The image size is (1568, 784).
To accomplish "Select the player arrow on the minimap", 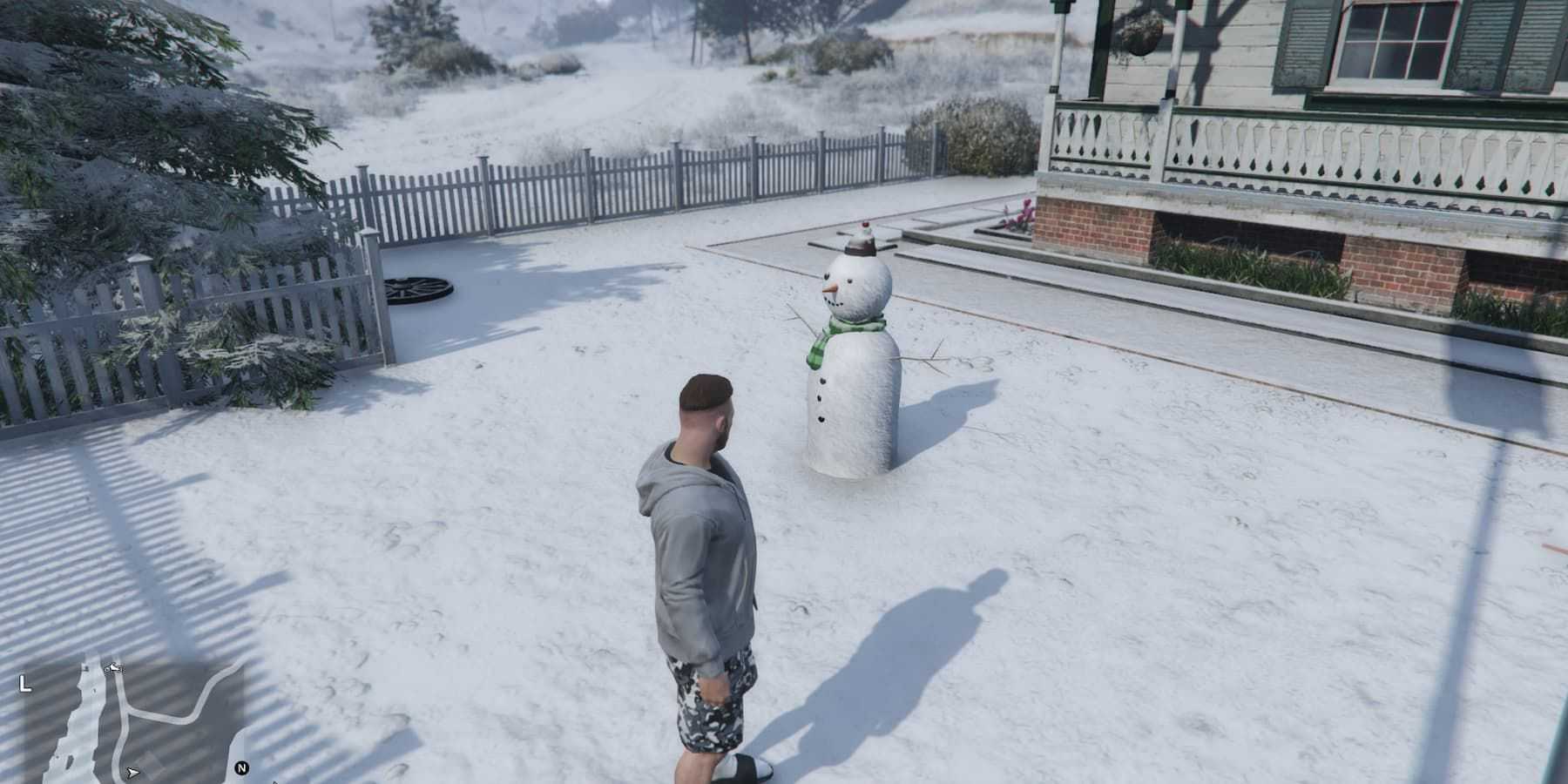I will click(x=132, y=772).
